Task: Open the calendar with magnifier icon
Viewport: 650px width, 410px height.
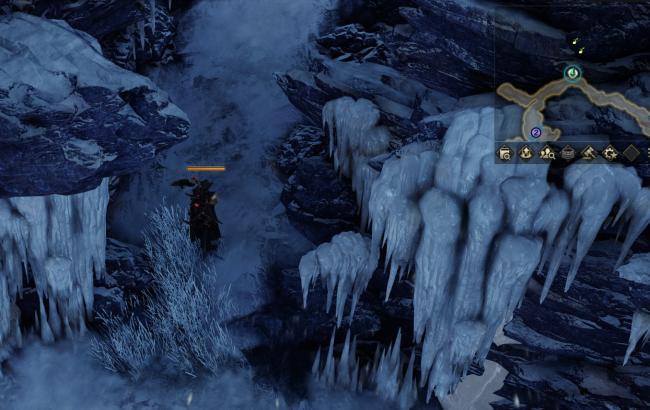Action: [505, 153]
